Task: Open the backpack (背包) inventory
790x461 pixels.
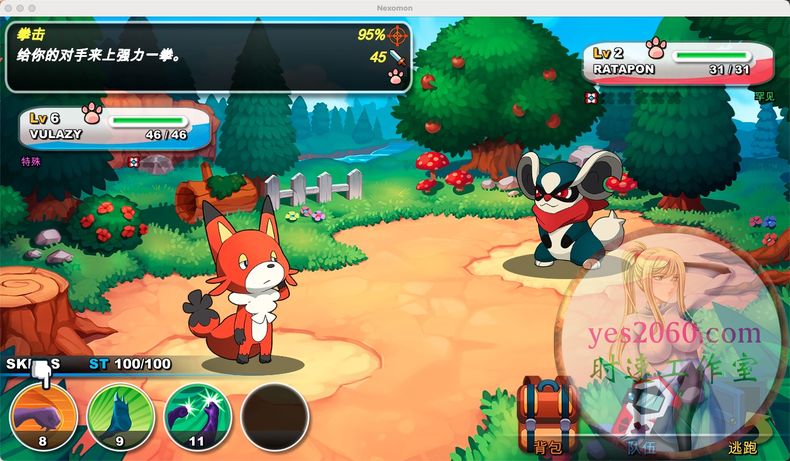Action: [x=546, y=417]
